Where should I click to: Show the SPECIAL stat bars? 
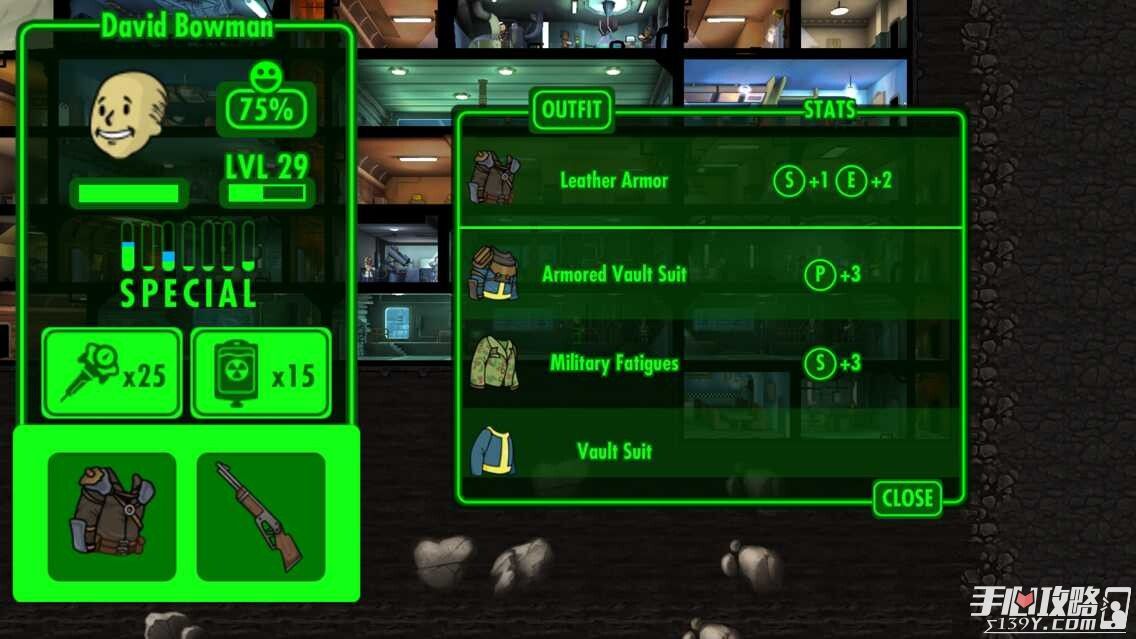[x=188, y=265]
